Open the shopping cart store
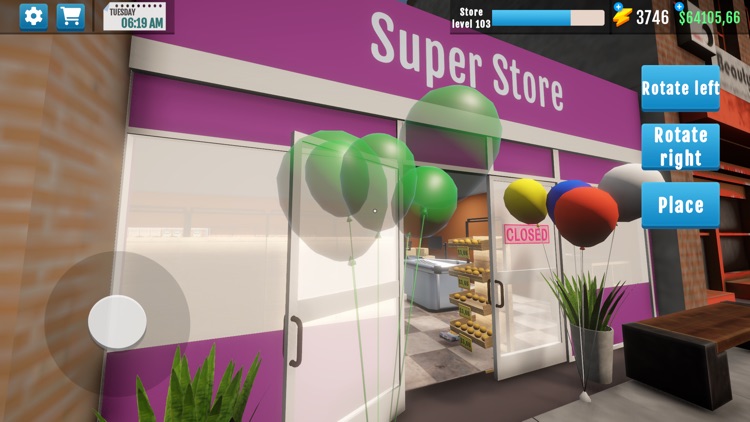Image resolution: width=750 pixels, height=422 pixels. [x=71, y=17]
